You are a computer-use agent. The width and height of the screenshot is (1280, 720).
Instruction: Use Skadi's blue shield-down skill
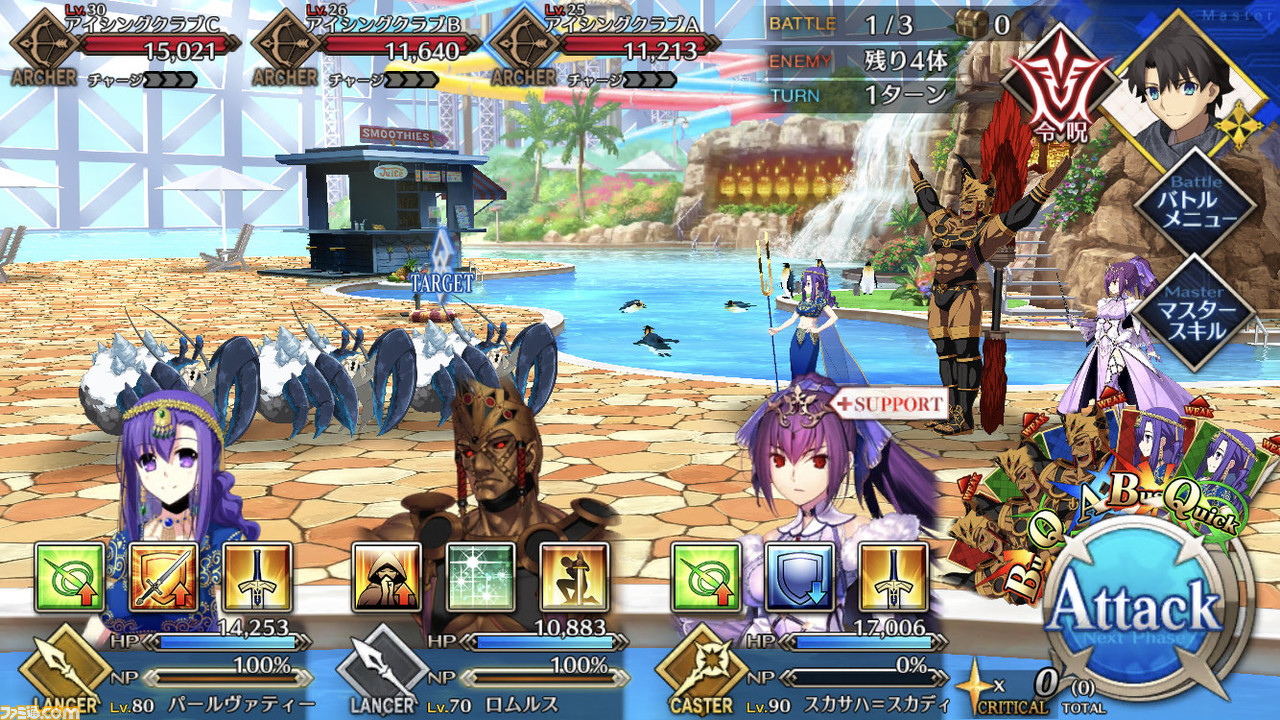tap(799, 577)
